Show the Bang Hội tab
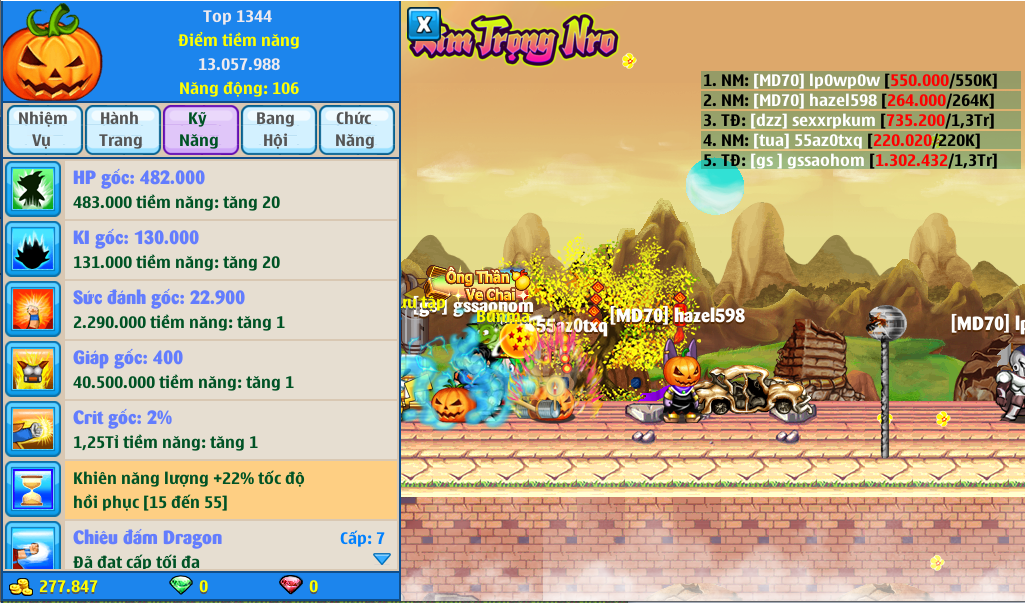The height and width of the screenshot is (603, 1025). 276,130
